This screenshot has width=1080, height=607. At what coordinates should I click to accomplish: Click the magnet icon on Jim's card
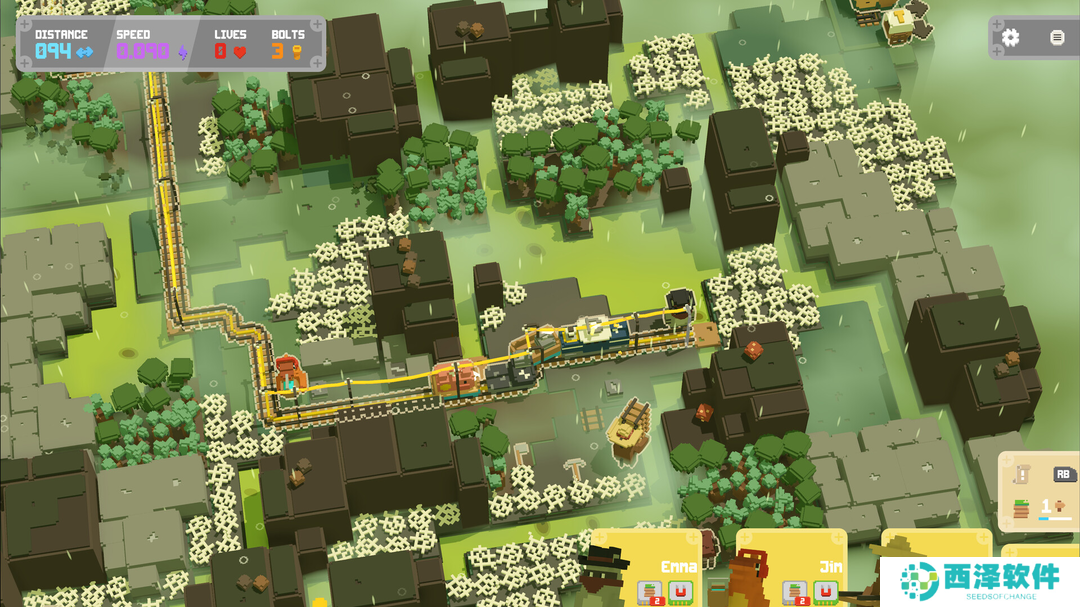click(824, 593)
